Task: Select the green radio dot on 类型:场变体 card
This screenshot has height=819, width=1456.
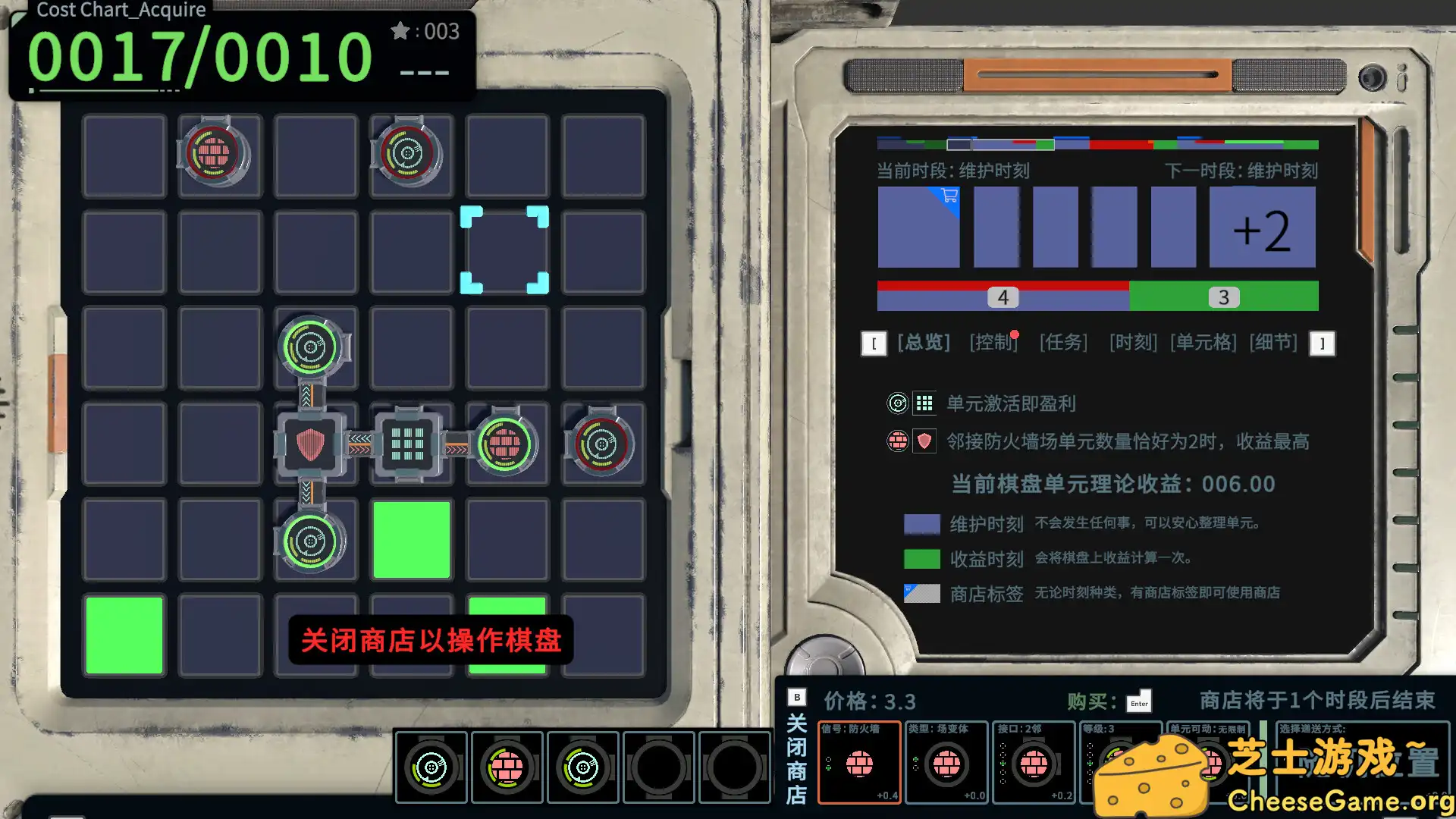Action: pos(915,758)
